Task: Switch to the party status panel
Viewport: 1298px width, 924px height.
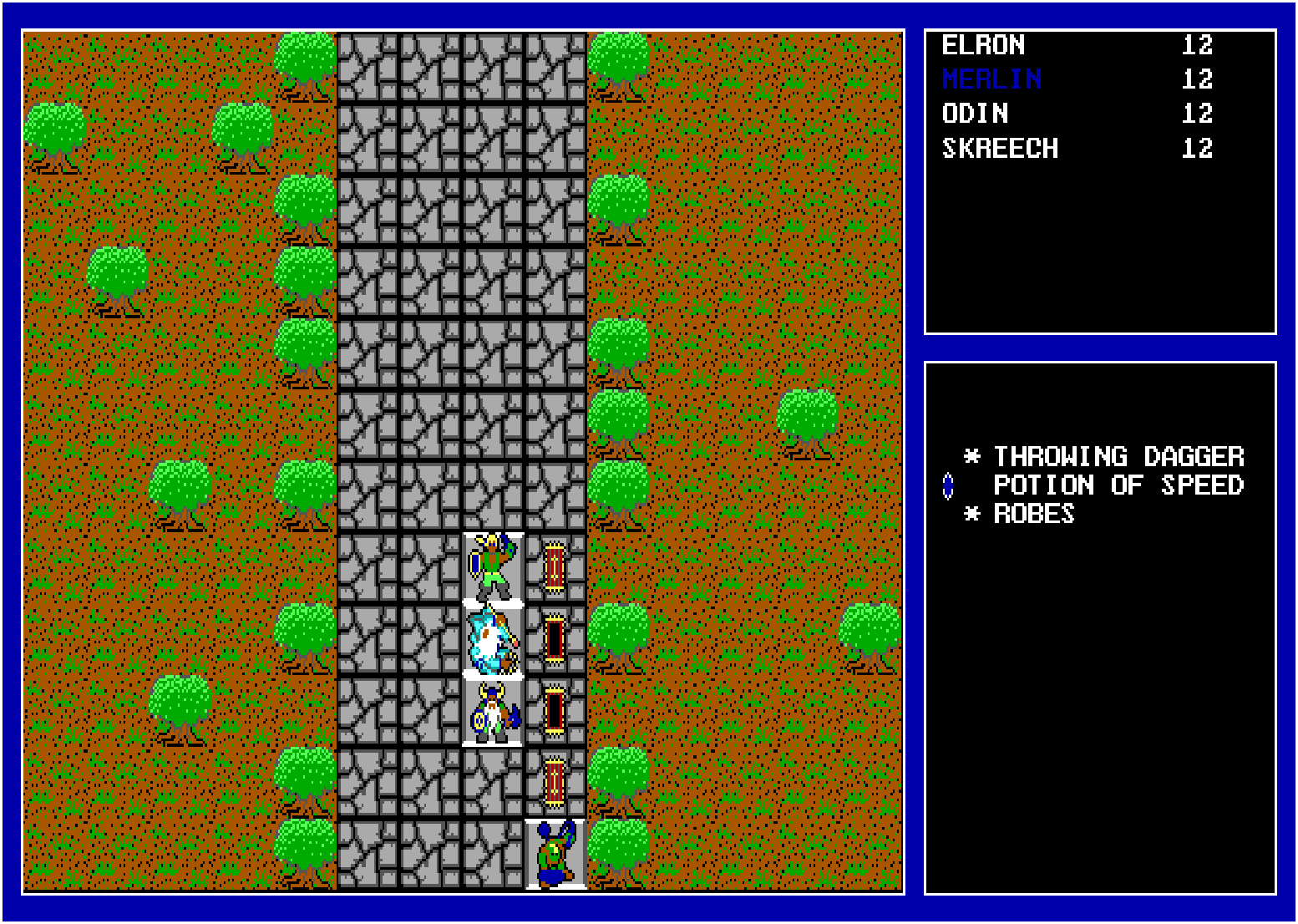Action: click(x=1101, y=180)
